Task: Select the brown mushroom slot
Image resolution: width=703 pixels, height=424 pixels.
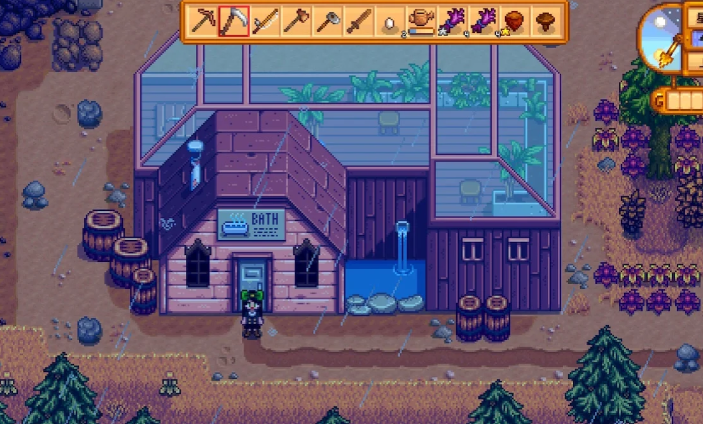Action: coord(545,21)
